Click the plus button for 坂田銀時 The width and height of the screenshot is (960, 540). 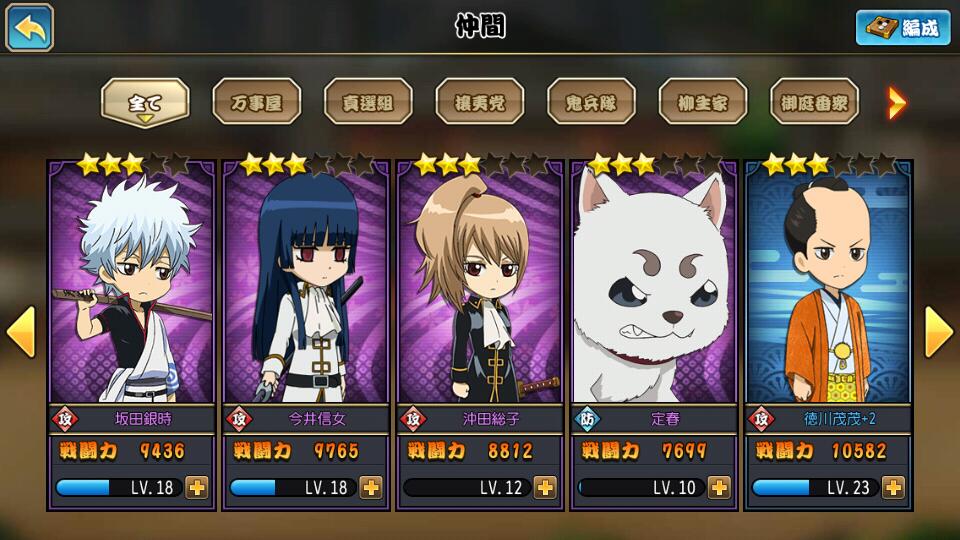pos(197,487)
